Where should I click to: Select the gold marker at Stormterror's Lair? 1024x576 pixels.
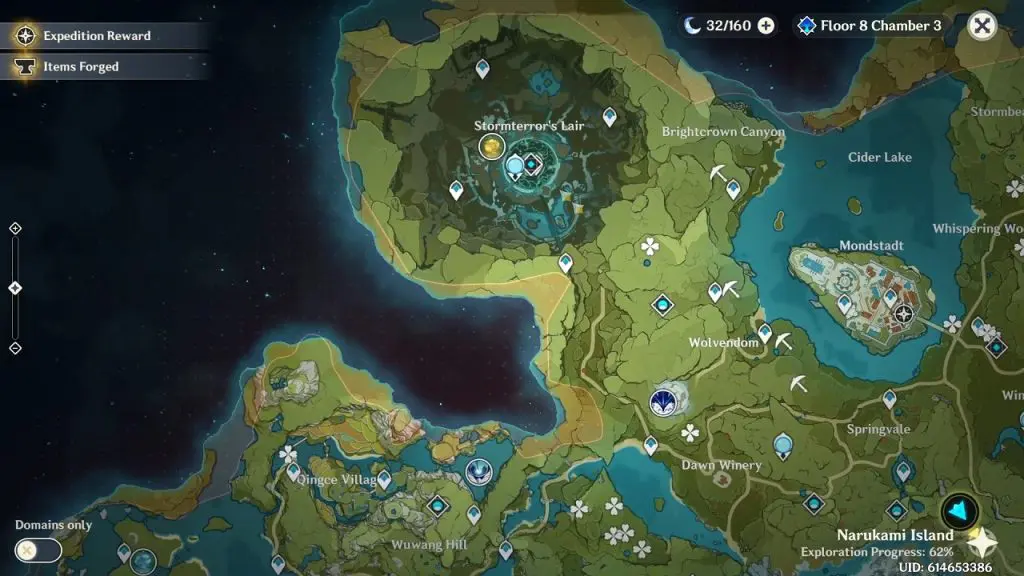(x=491, y=148)
